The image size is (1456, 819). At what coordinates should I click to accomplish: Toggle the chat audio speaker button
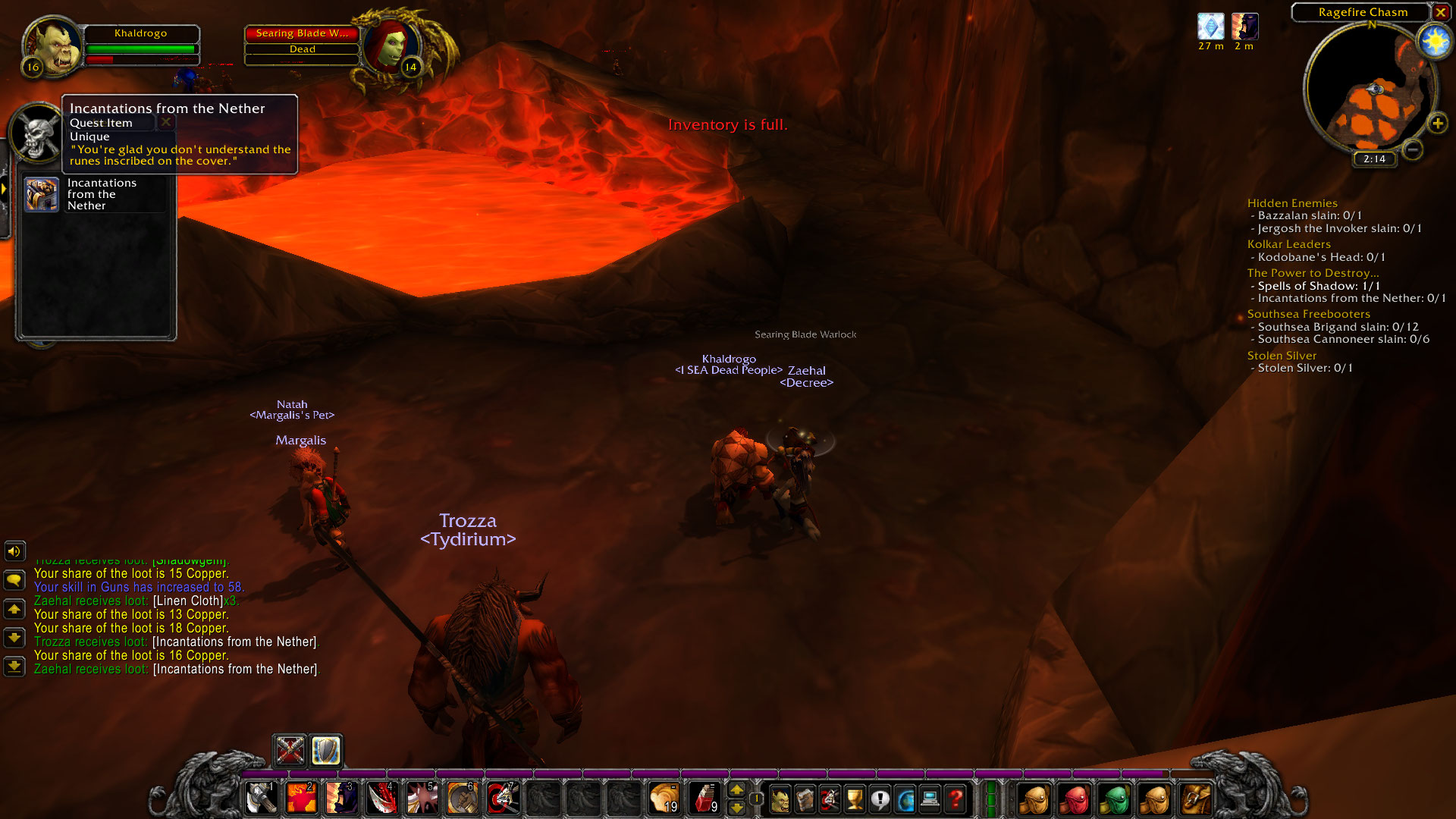[x=14, y=551]
